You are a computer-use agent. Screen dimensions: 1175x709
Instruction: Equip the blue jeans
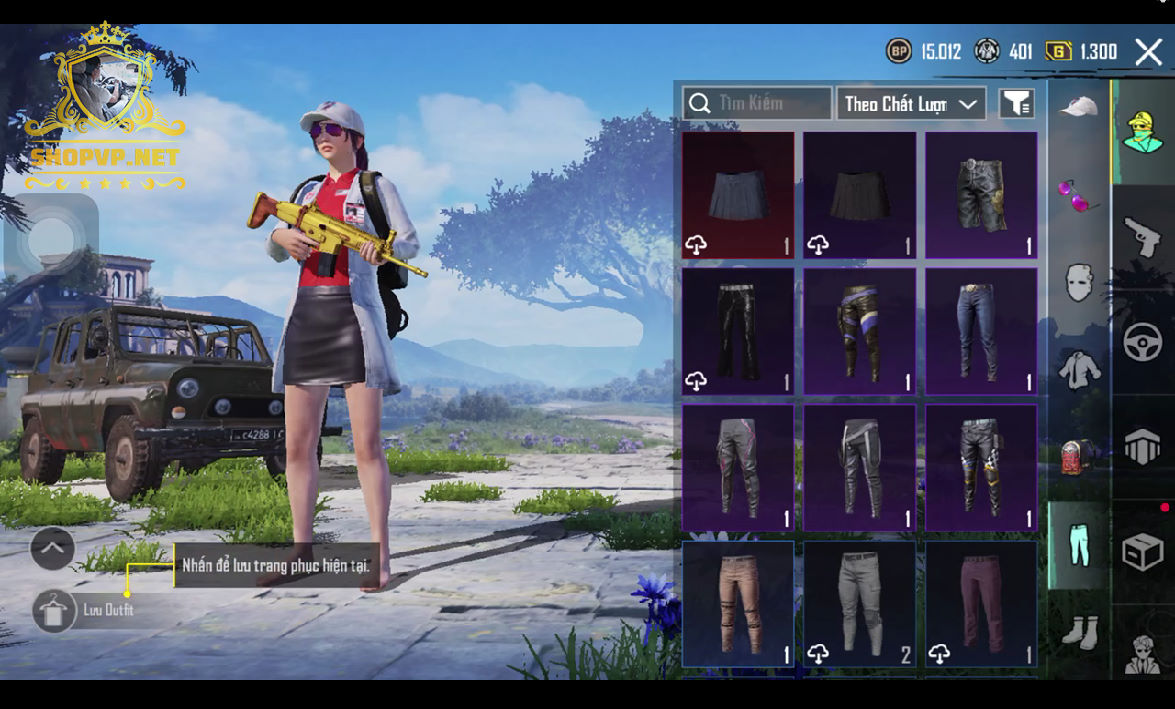pyautogui.click(x=981, y=331)
